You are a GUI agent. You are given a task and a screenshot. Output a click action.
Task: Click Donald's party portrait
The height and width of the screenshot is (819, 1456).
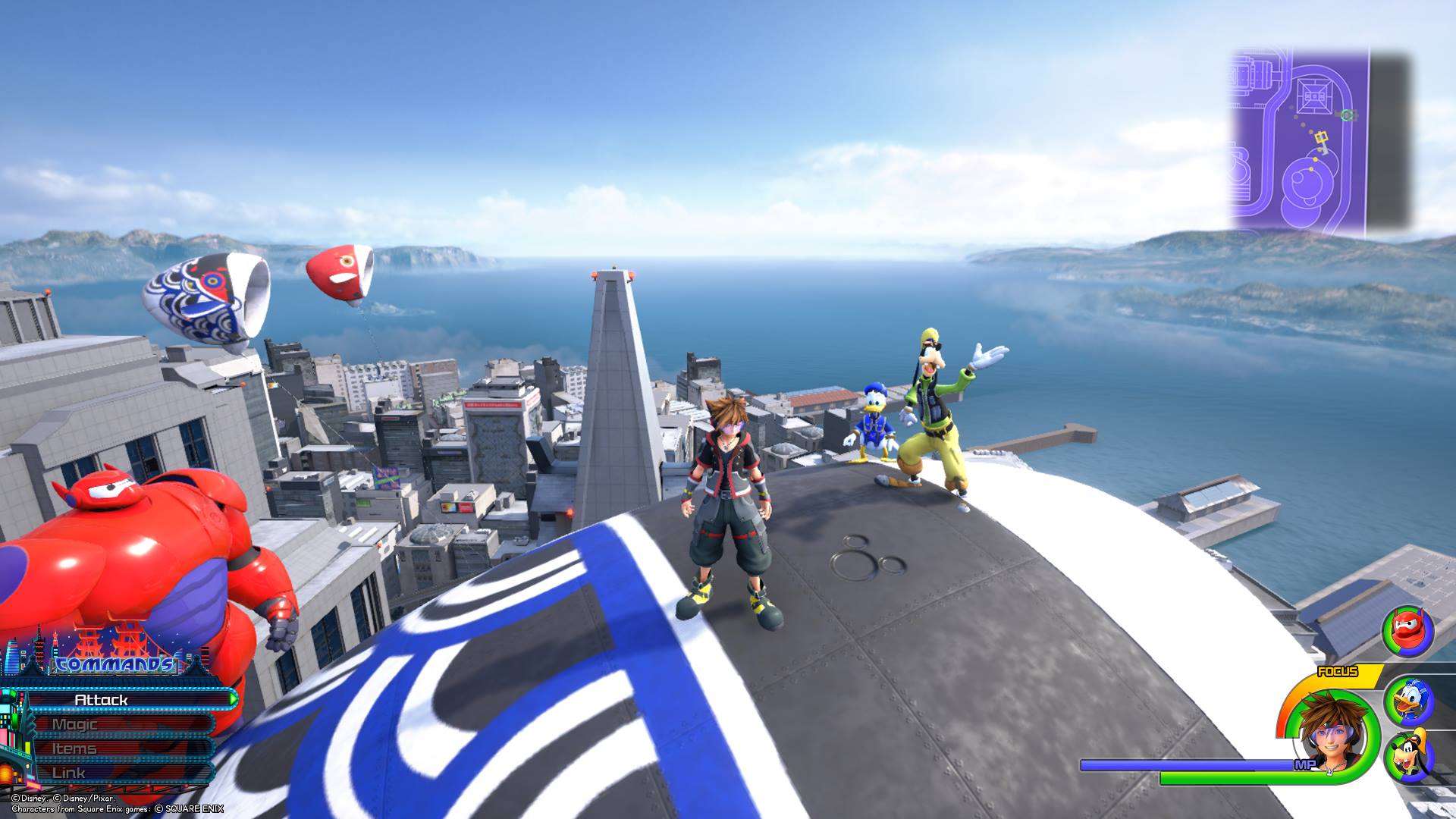[x=1407, y=701]
